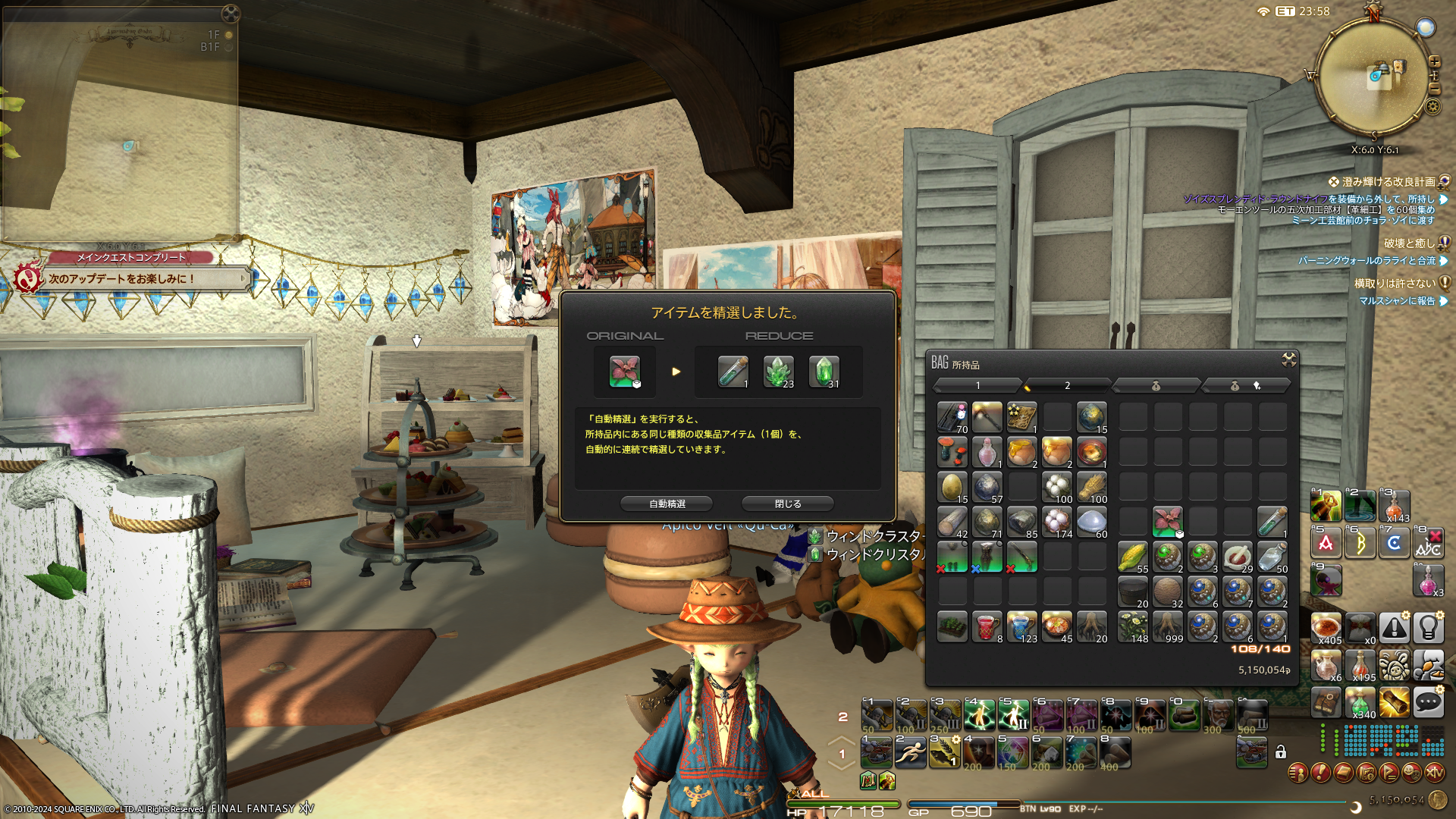Image resolution: width=1456 pixels, height=819 pixels.
Task: Open the minimap
Action: point(1374,76)
